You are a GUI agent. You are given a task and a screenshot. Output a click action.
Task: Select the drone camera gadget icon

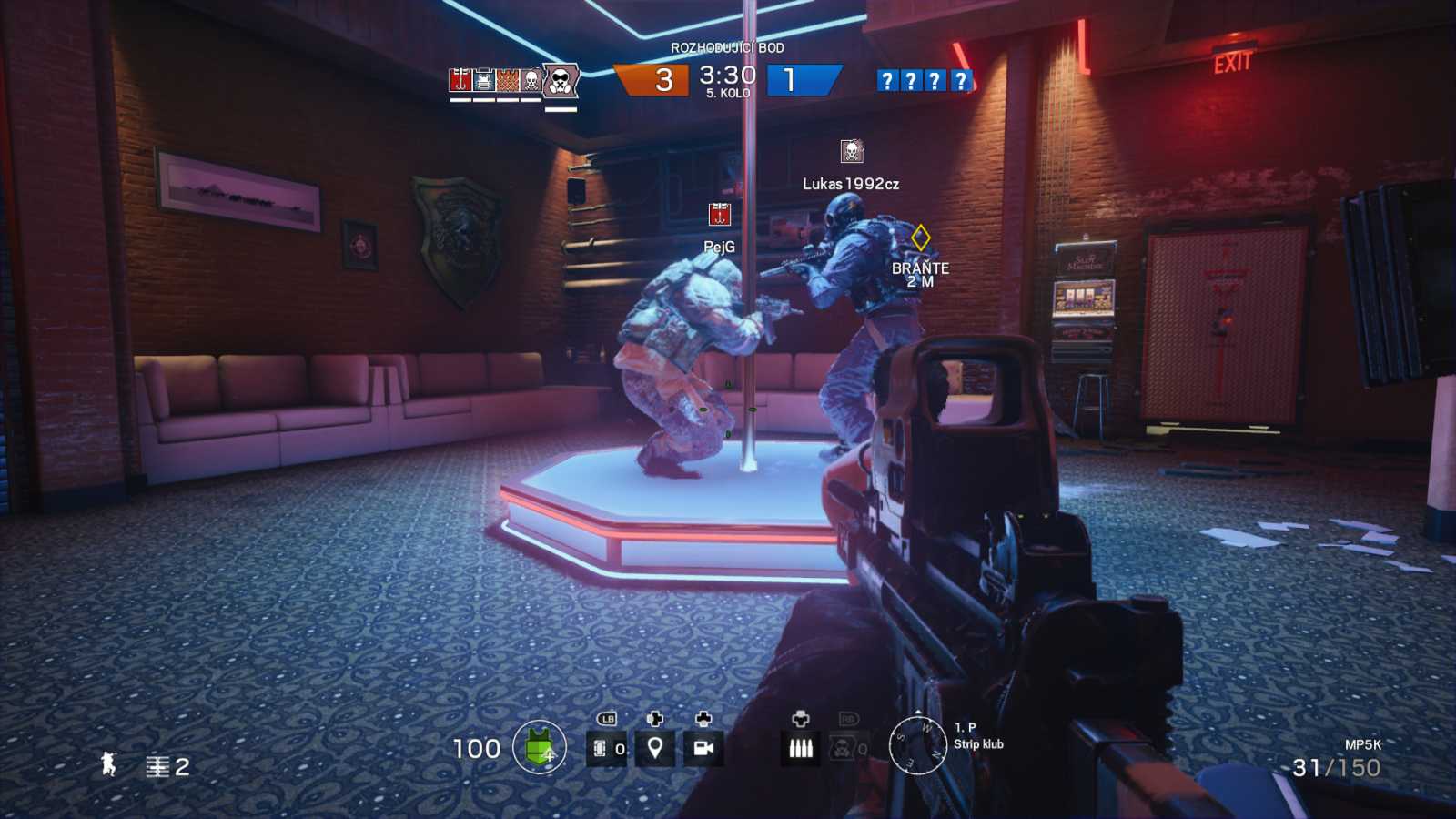(x=701, y=749)
